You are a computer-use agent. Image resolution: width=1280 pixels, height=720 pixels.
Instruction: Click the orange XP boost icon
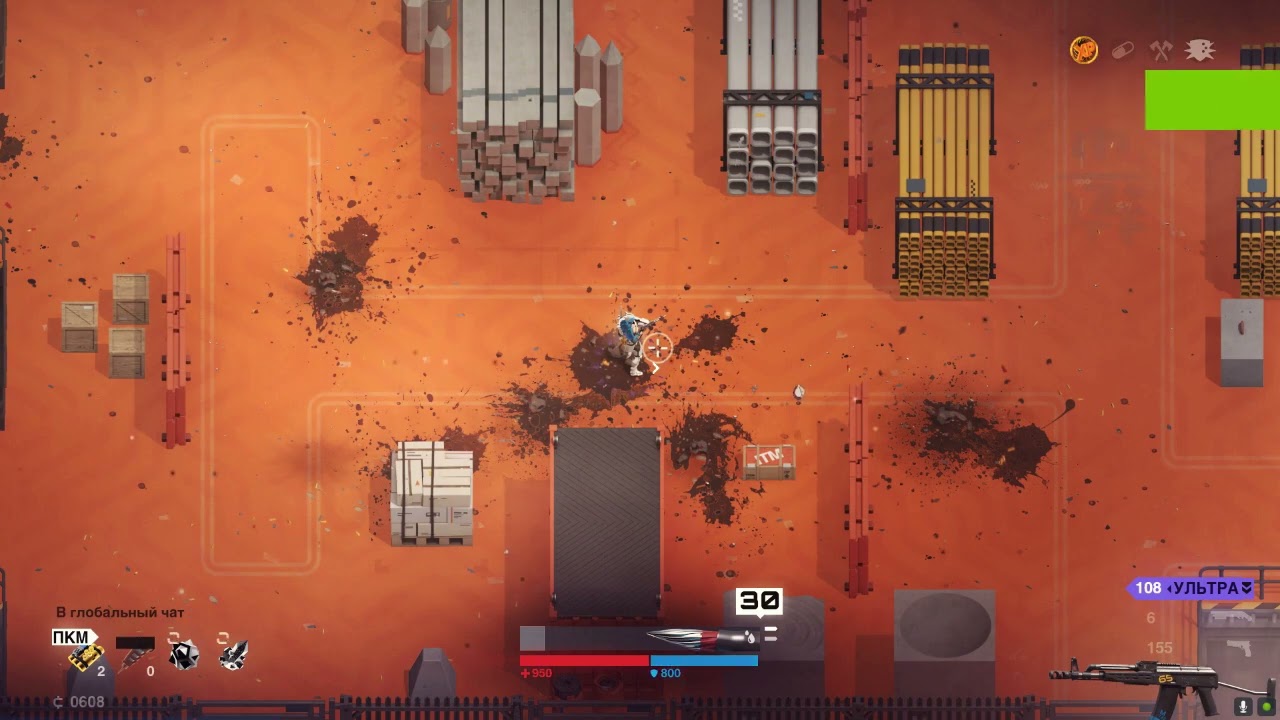[x=1084, y=50]
